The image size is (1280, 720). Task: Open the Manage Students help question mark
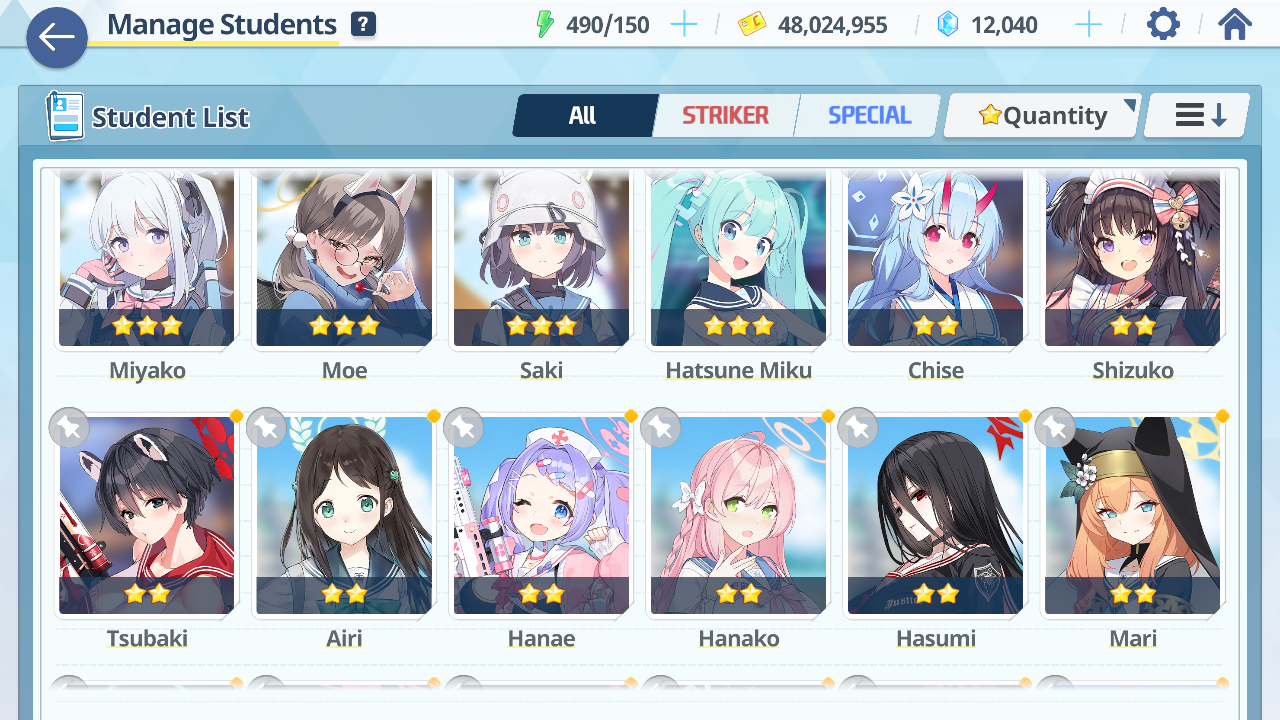pos(364,25)
